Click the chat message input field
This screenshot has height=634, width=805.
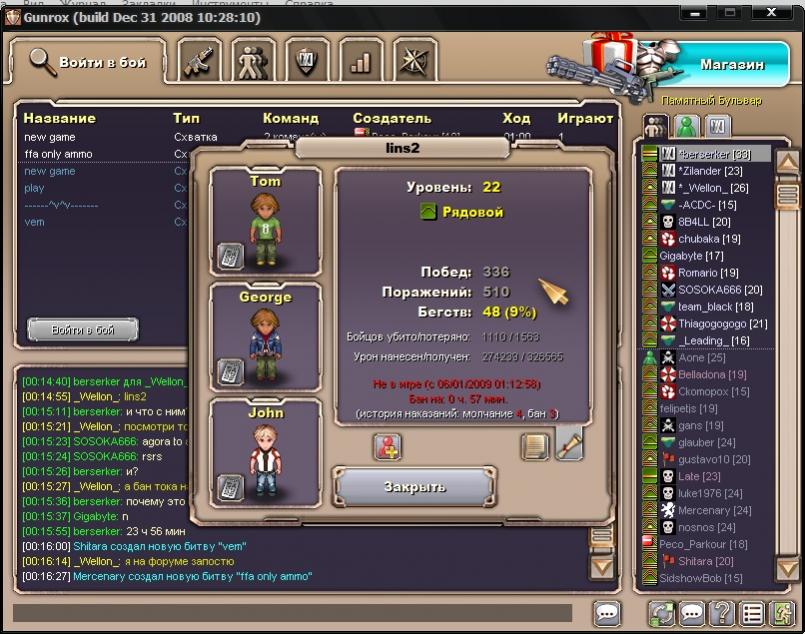[292, 612]
